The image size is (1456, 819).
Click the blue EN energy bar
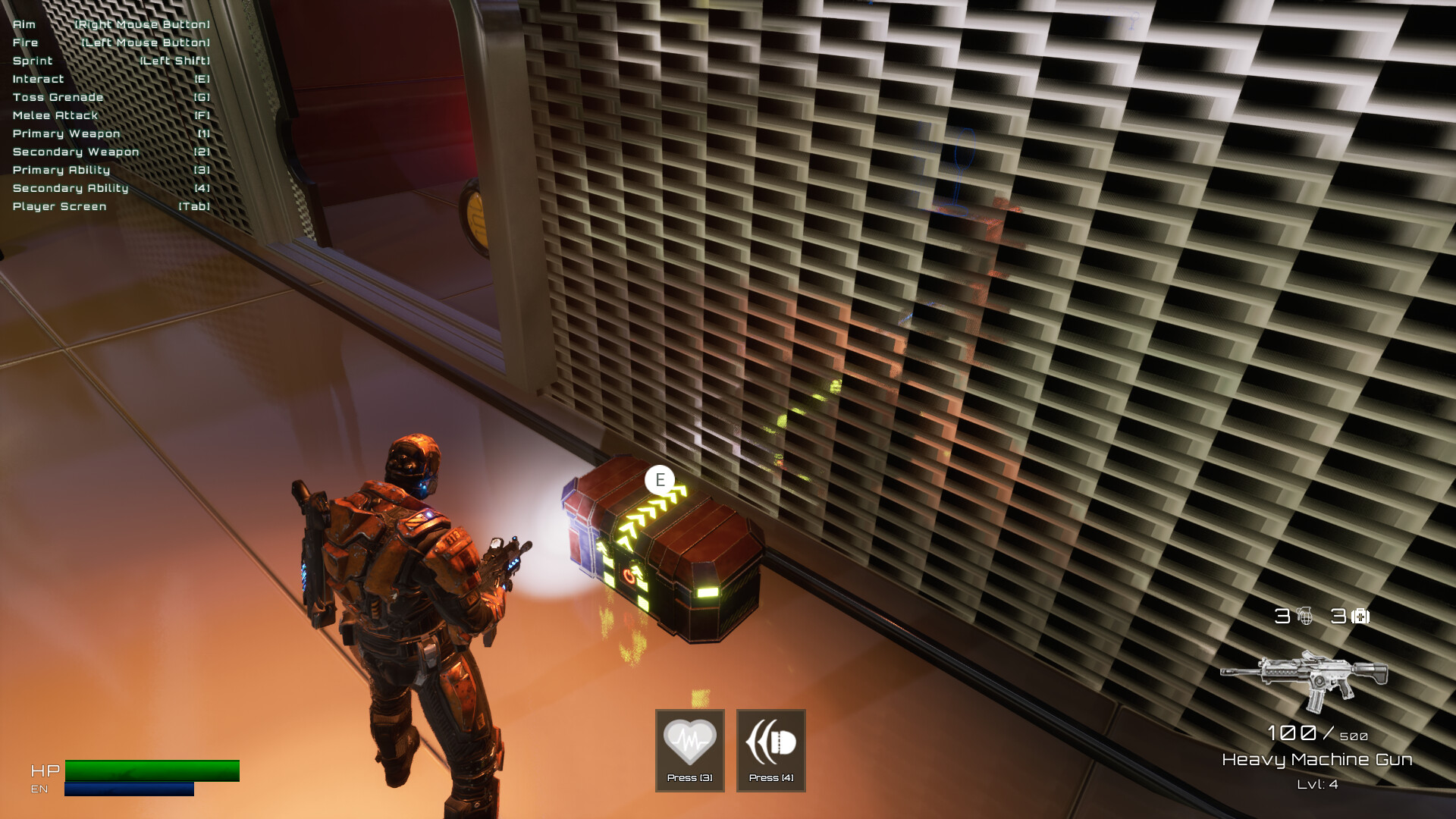129,790
